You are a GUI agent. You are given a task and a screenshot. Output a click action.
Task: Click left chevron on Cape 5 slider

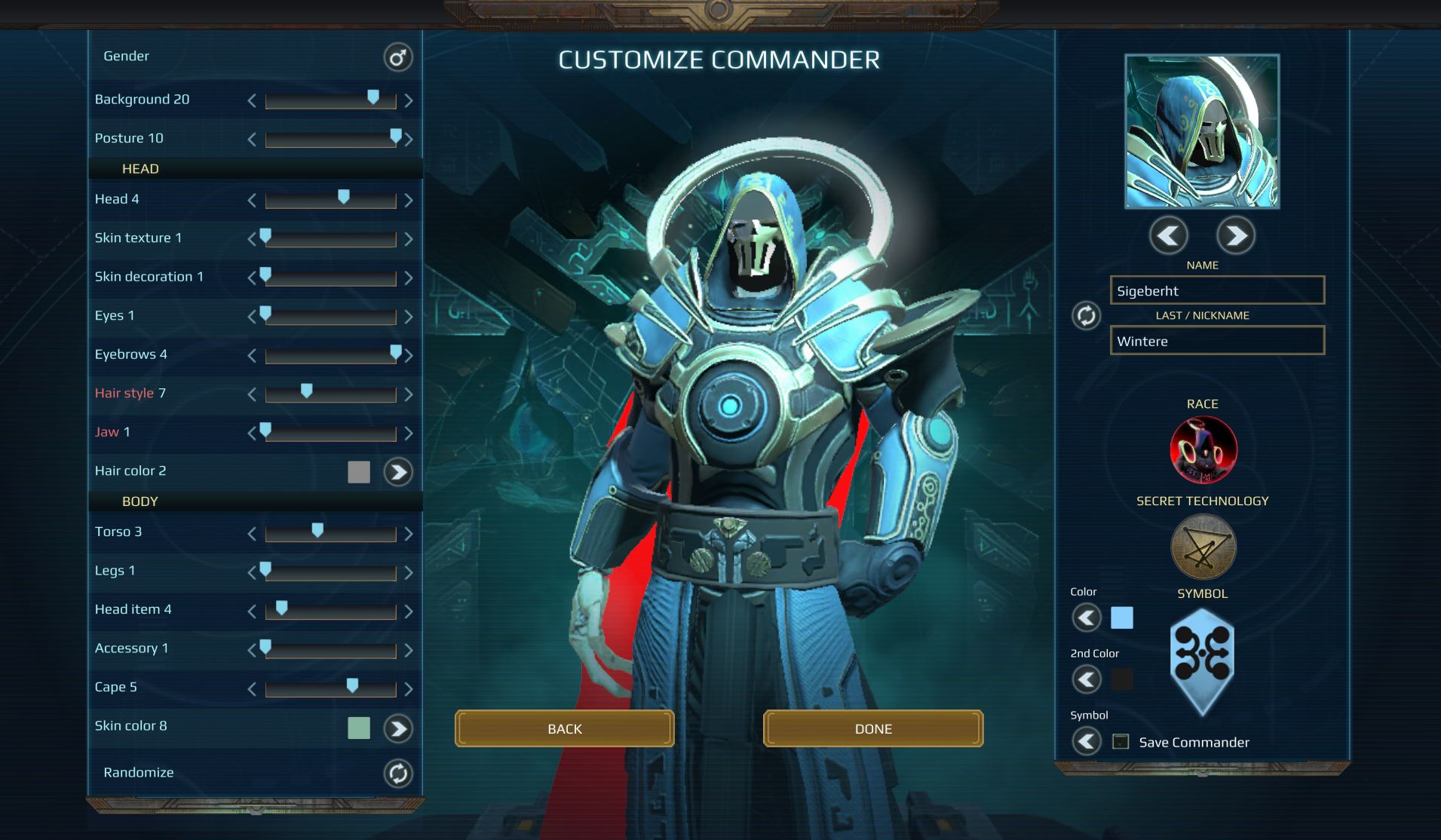pos(252,688)
